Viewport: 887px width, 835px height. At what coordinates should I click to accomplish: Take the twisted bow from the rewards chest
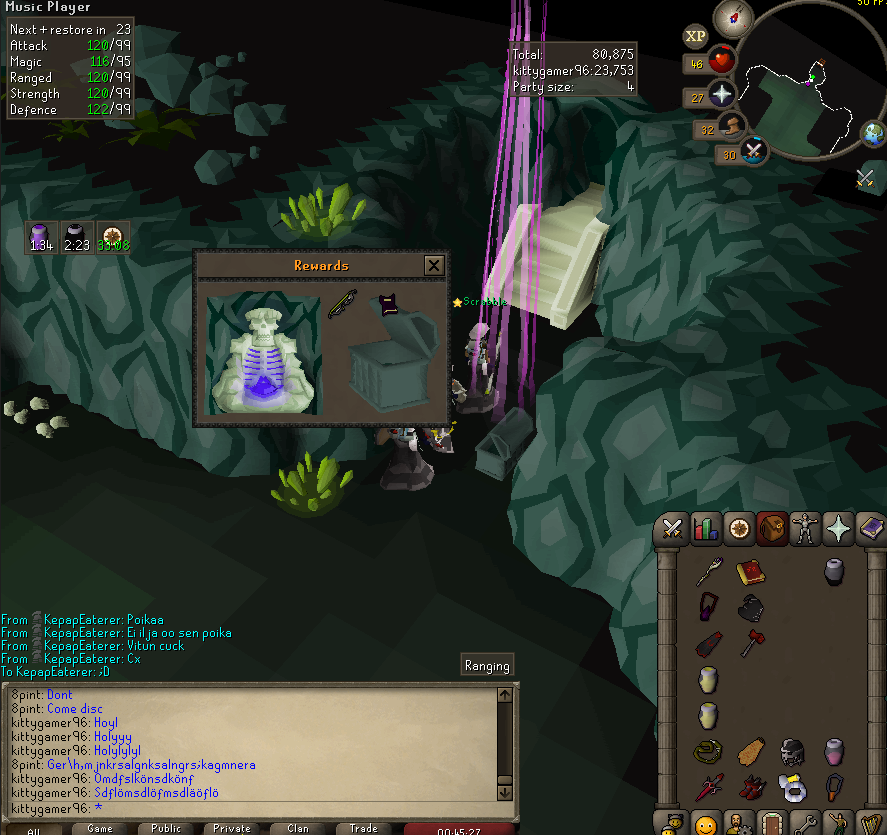[x=342, y=303]
